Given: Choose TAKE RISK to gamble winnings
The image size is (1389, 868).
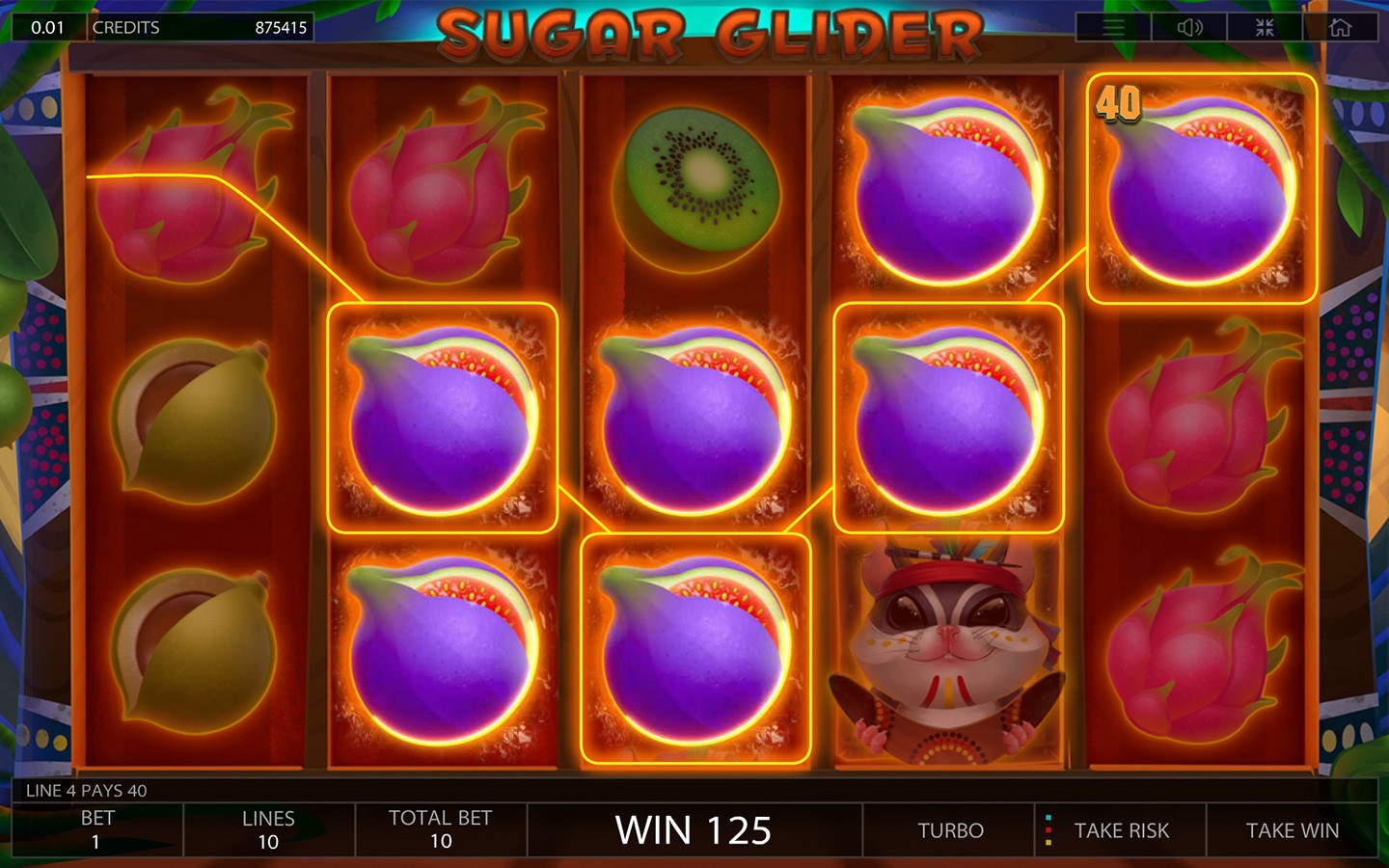Looking at the screenshot, I should [x=1121, y=830].
